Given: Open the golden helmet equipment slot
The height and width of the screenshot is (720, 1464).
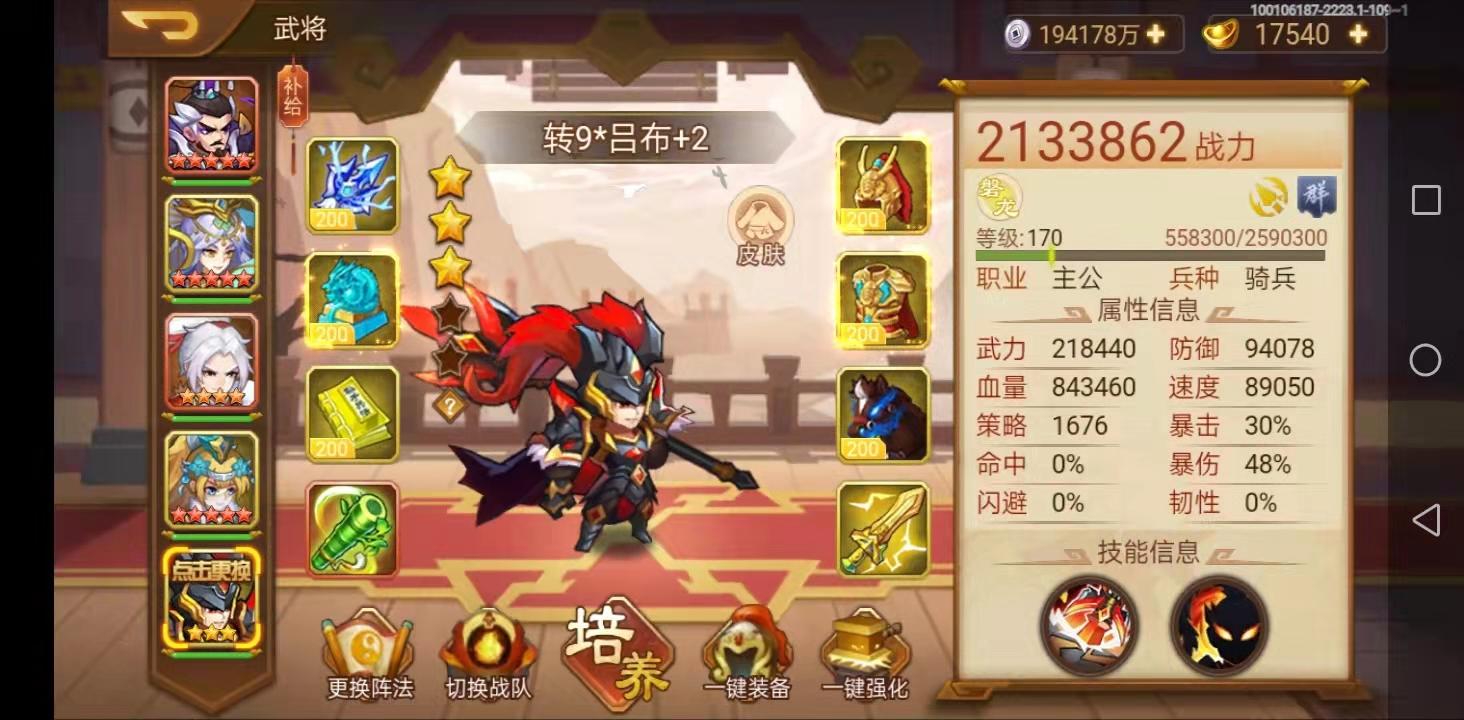Looking at the screenshot, I should tap(882, 185).
